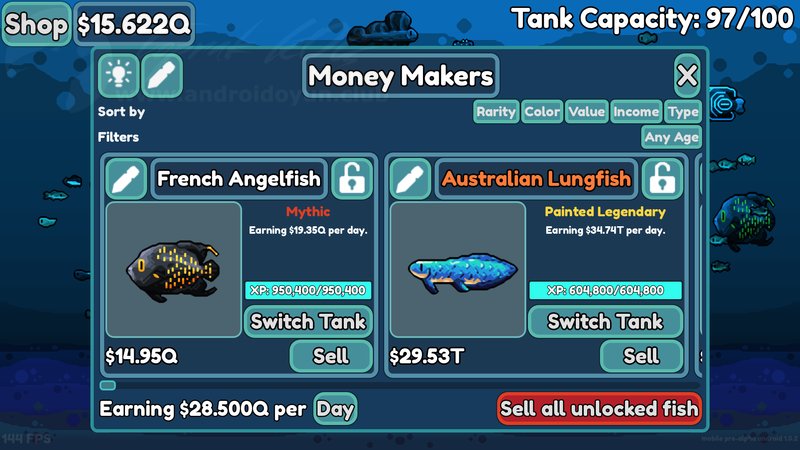
Task: Toggle the lightbulb button
Action: click(118, 75)
